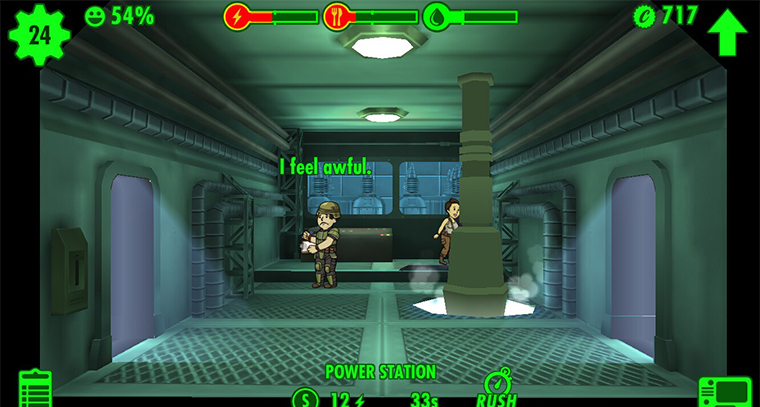Open the objectives clipboard
This screenshot has width=760, height=407.
point(35,390)
